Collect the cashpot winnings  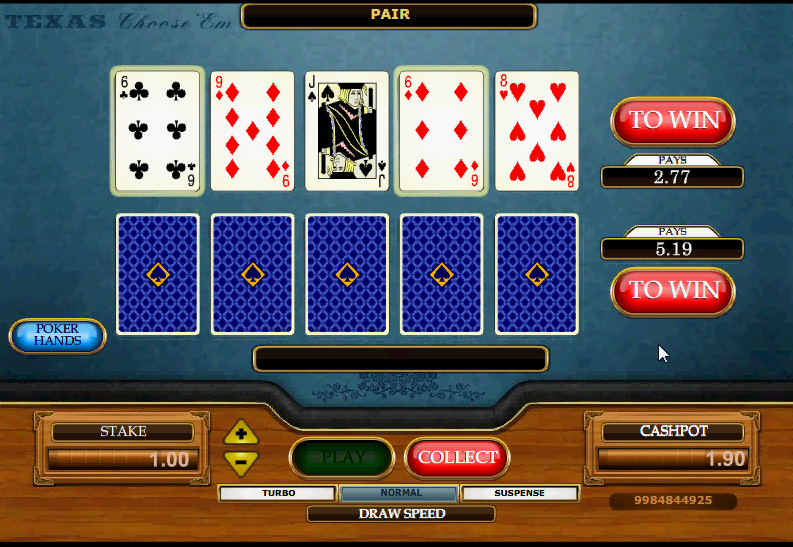[457, 457]
